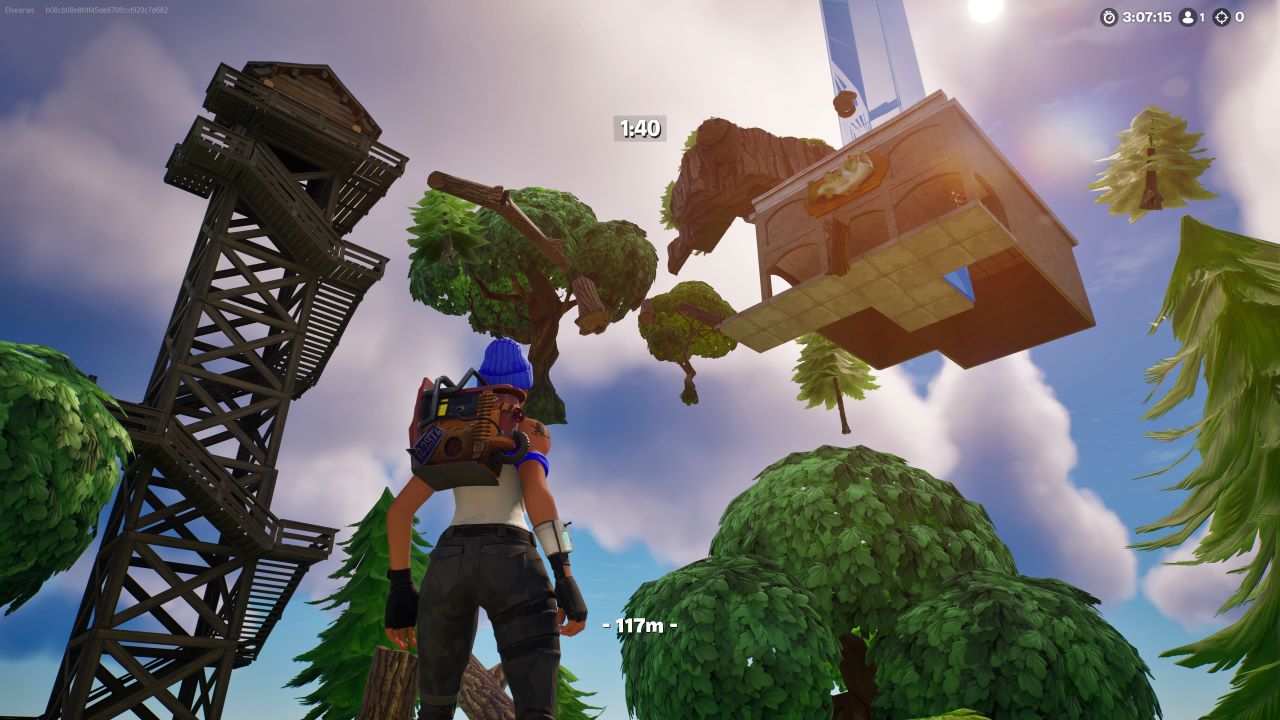This screenshot has width=1280, height=720.
Task: Click the player count showing 1
Action: [1203, 17]
